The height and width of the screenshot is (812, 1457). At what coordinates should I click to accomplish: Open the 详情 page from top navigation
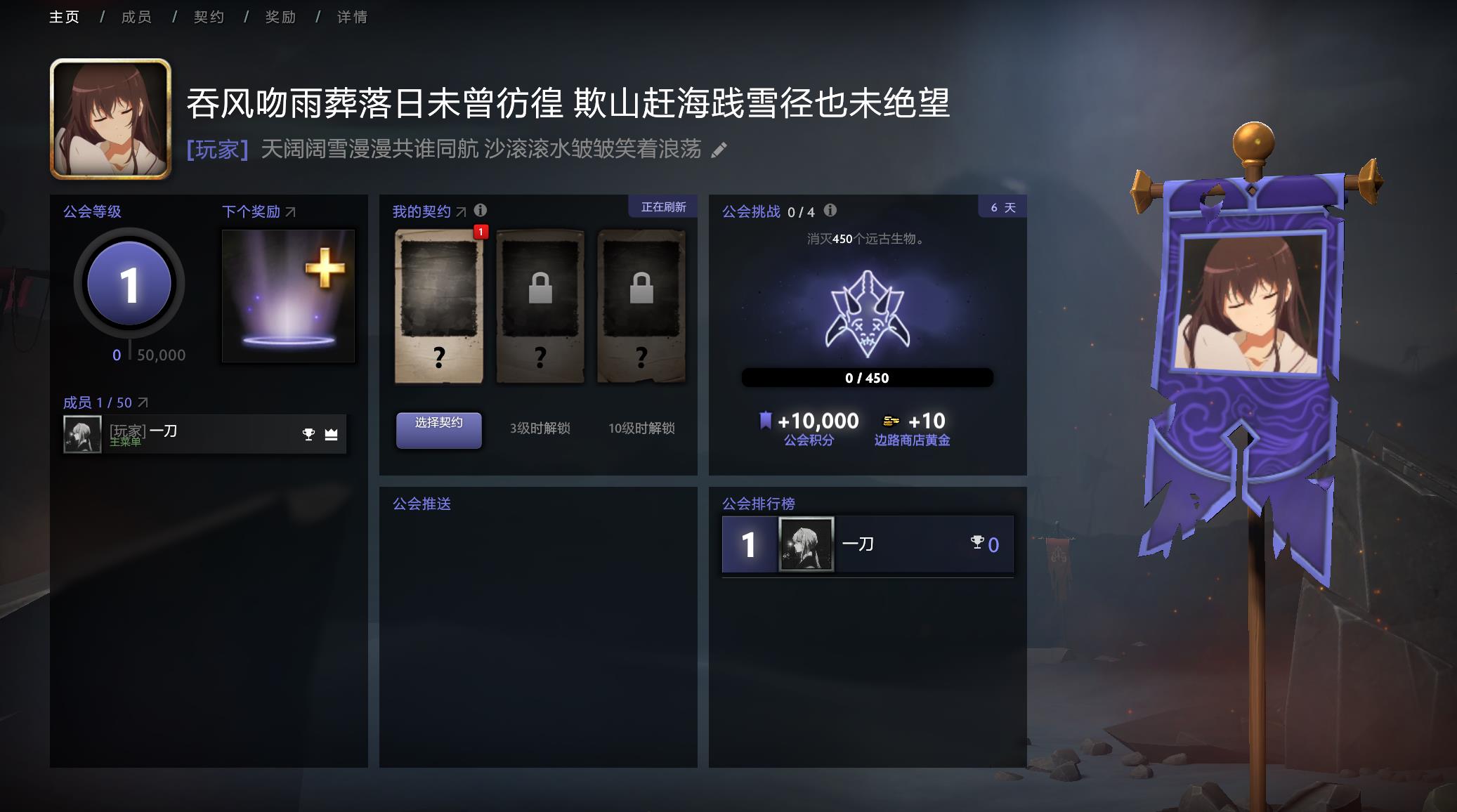tap(353, 16)
